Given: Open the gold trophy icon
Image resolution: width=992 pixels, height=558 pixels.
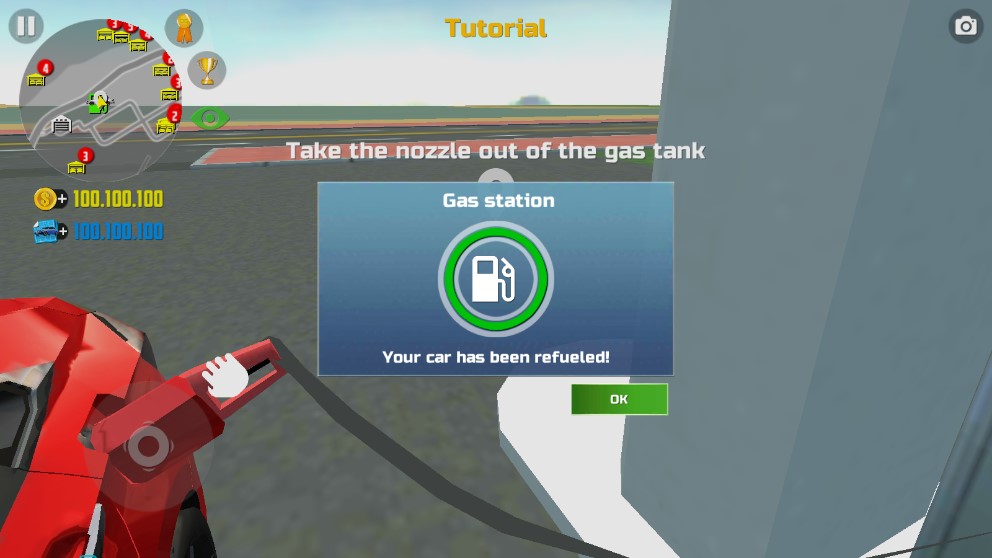Looking at the screenshot, I should 207,70.
